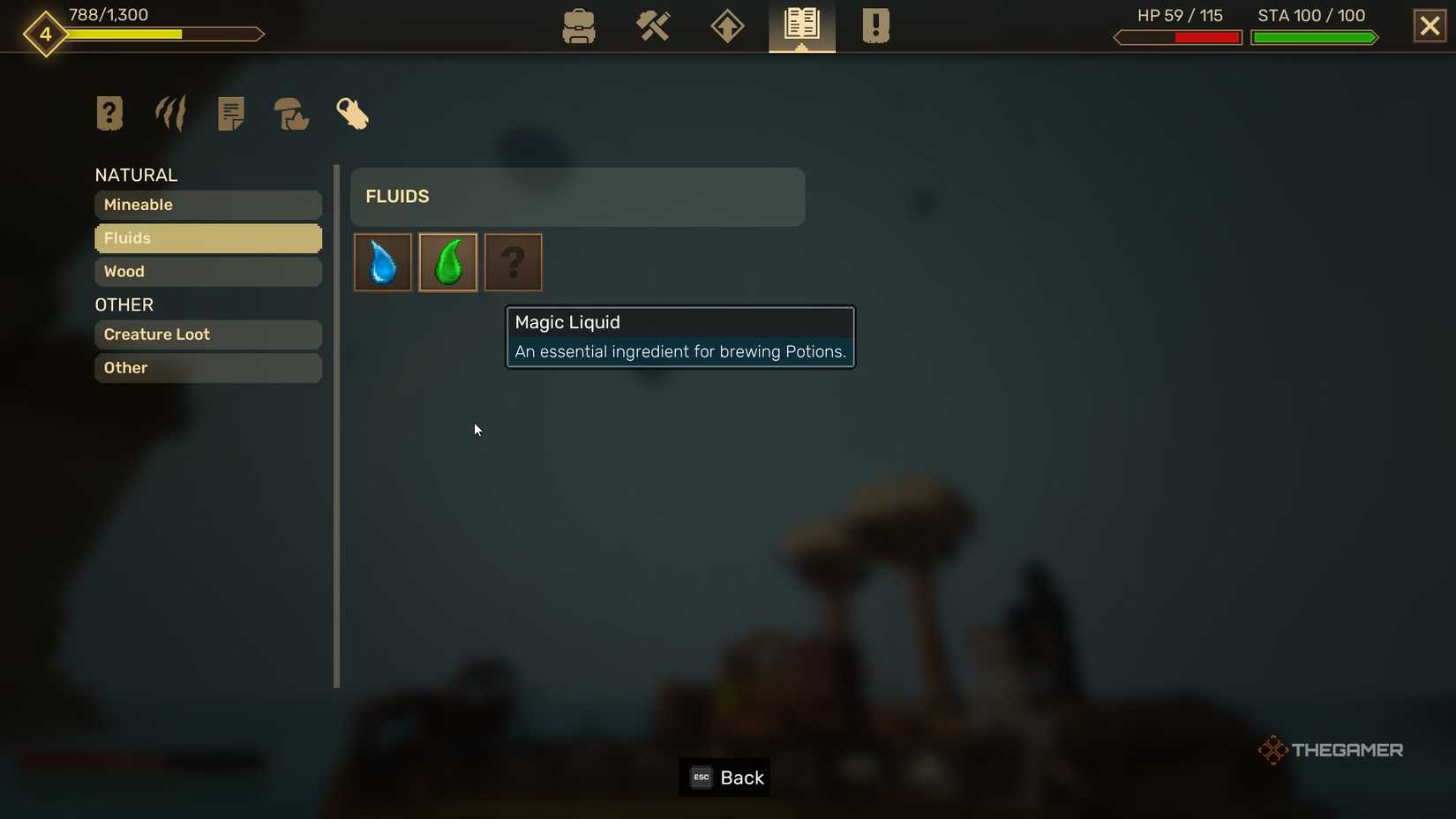Open the Other category under OTHER
The width and height of the screenshot is (1456, 819).
[207, 368]
